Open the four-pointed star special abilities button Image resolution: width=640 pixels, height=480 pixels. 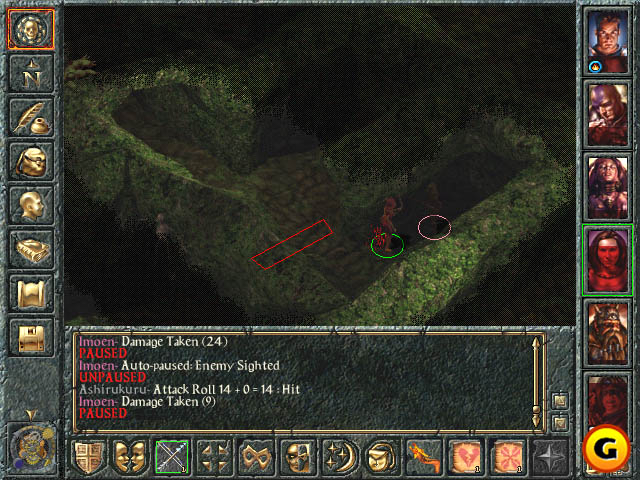[552, 457]
